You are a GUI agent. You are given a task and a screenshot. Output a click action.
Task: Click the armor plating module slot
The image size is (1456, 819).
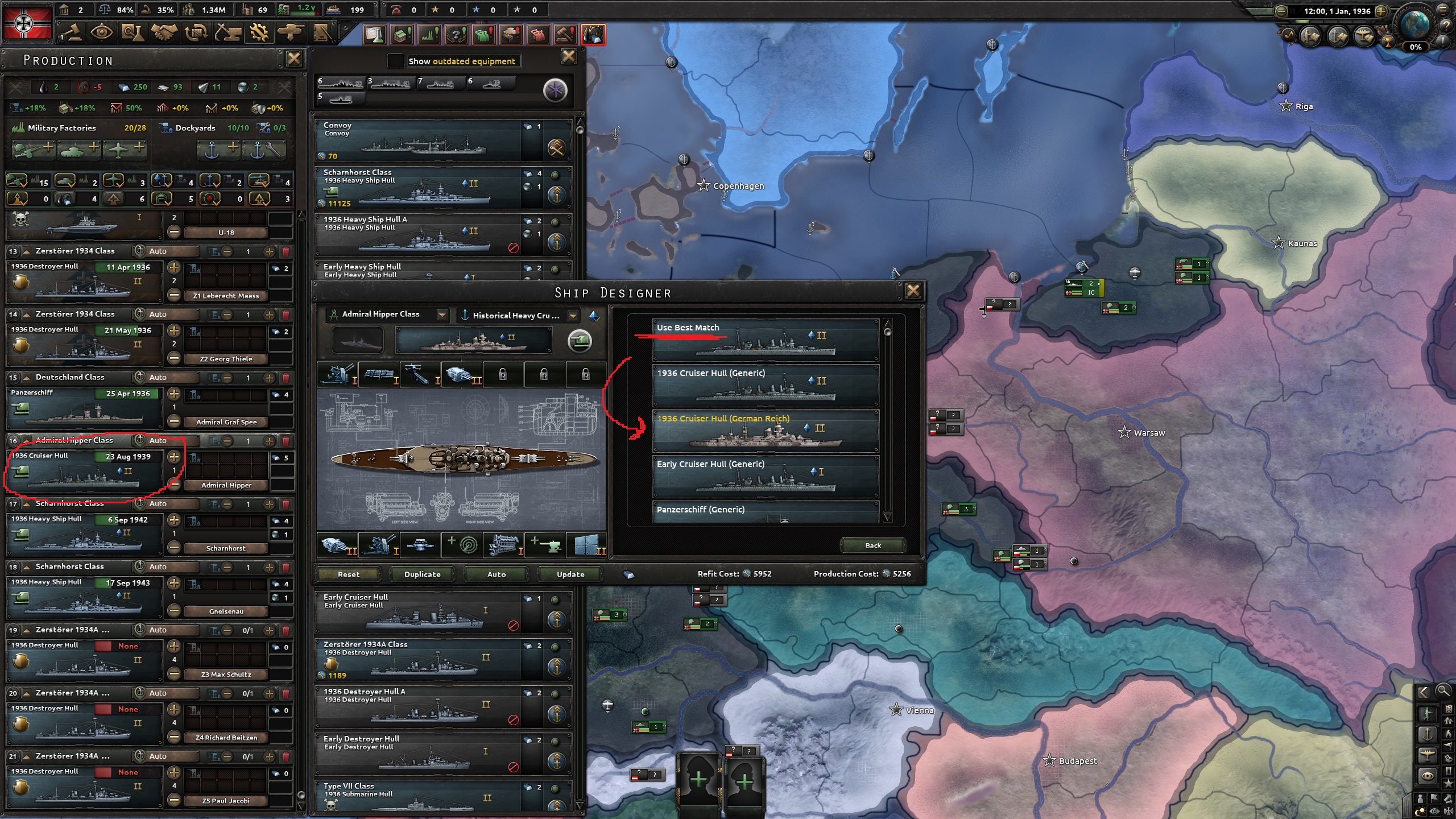coord(586,546)
